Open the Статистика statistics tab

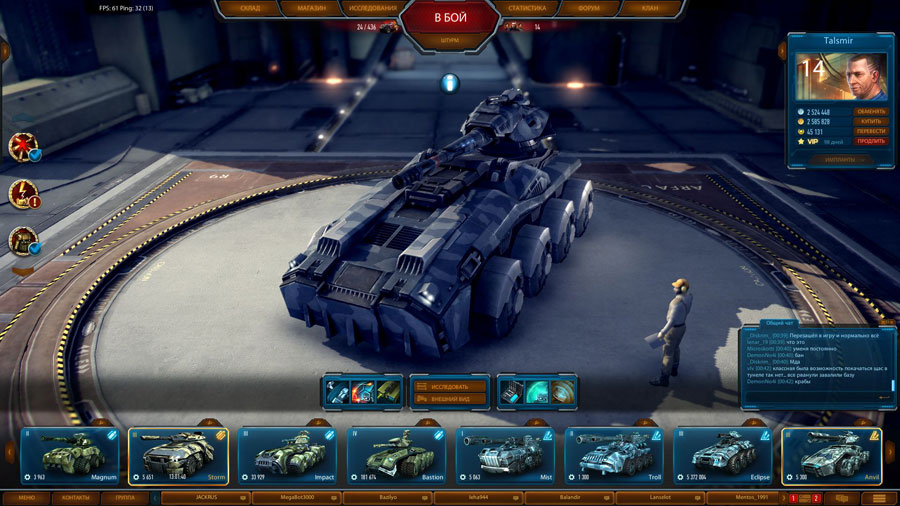point(527,8)
